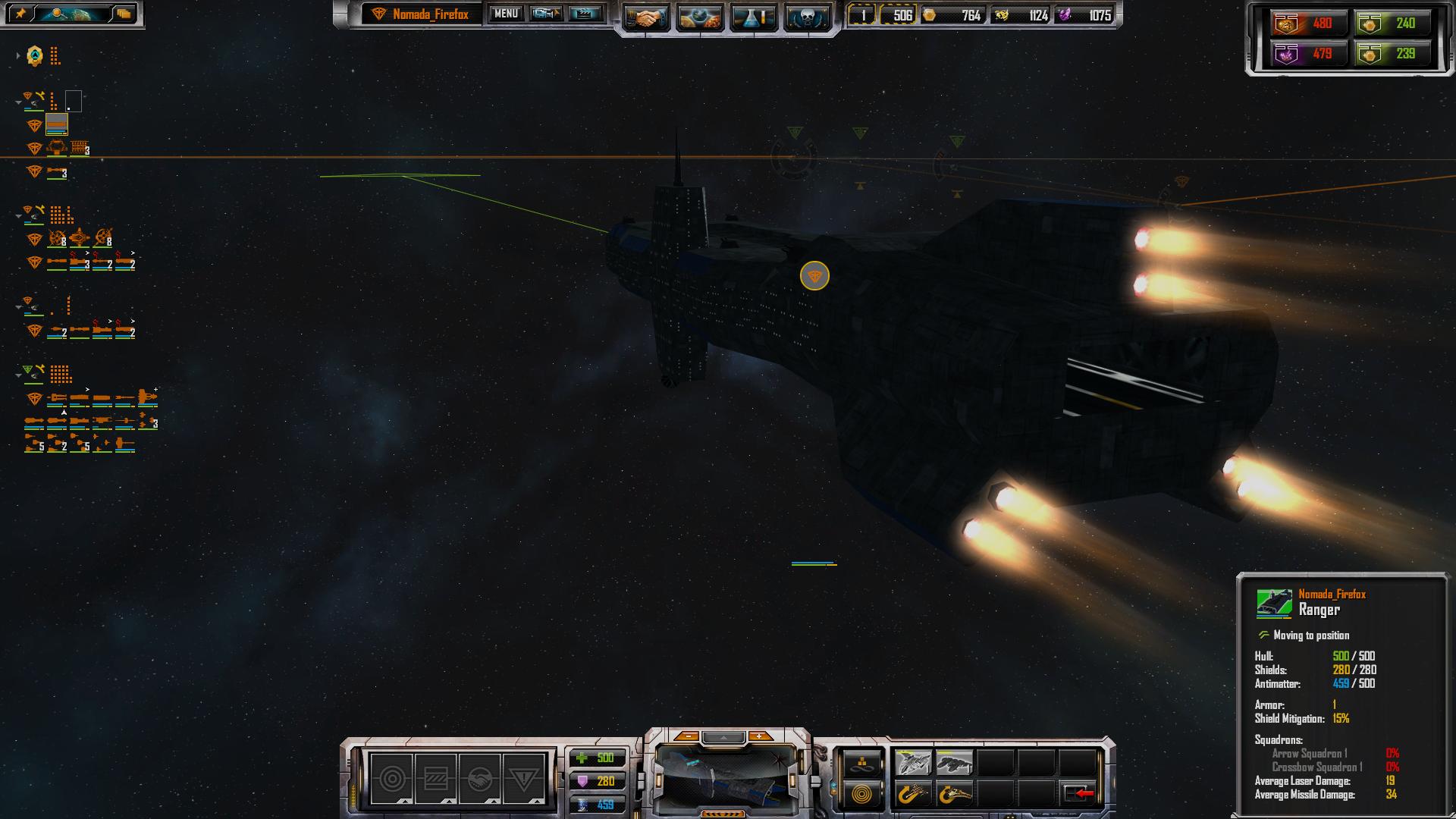Expand the collapsed top planet entry in tree
1456x819 pixels.
[x=18, y=55]
